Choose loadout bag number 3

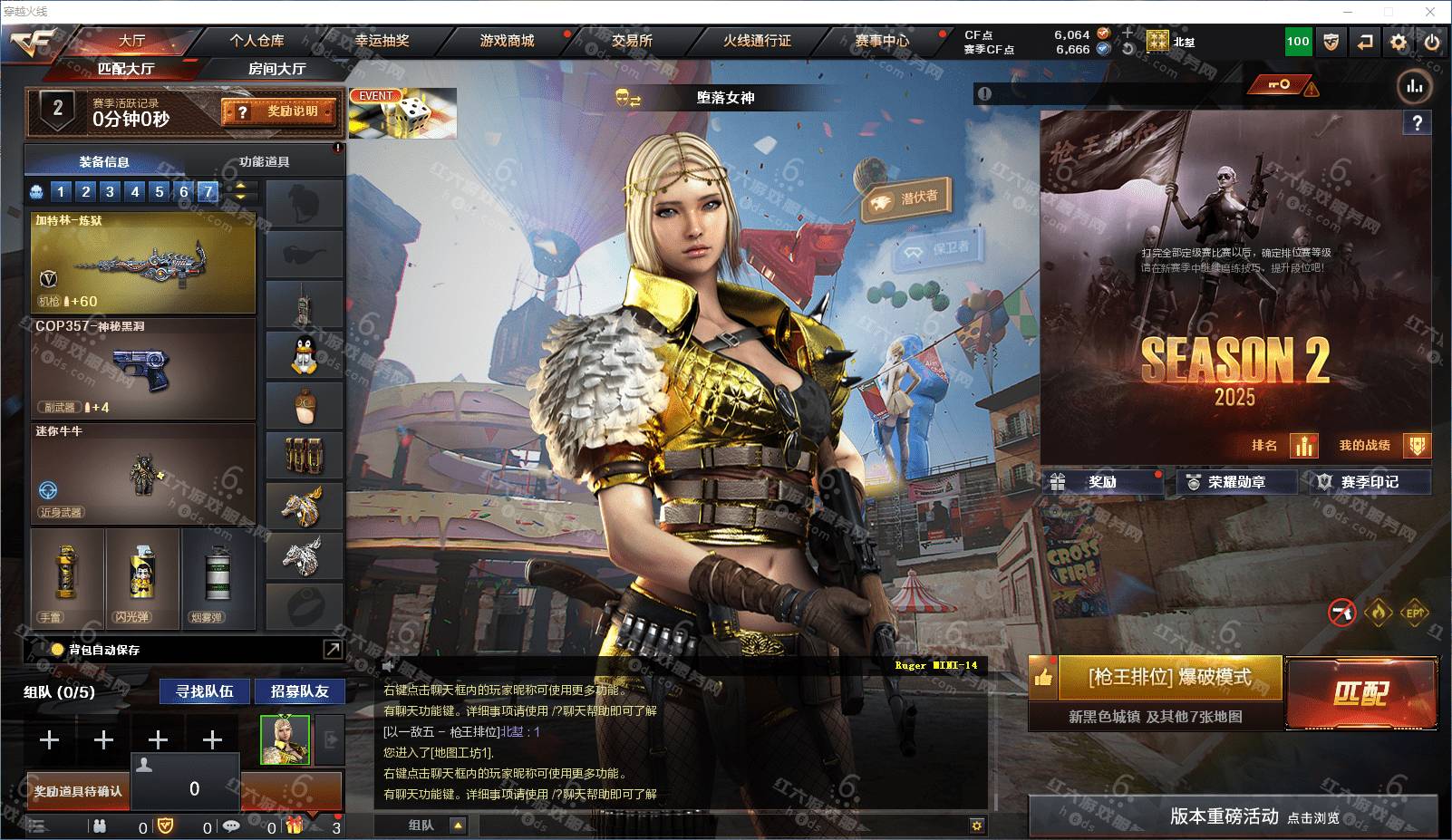click(x=110, y=191)
